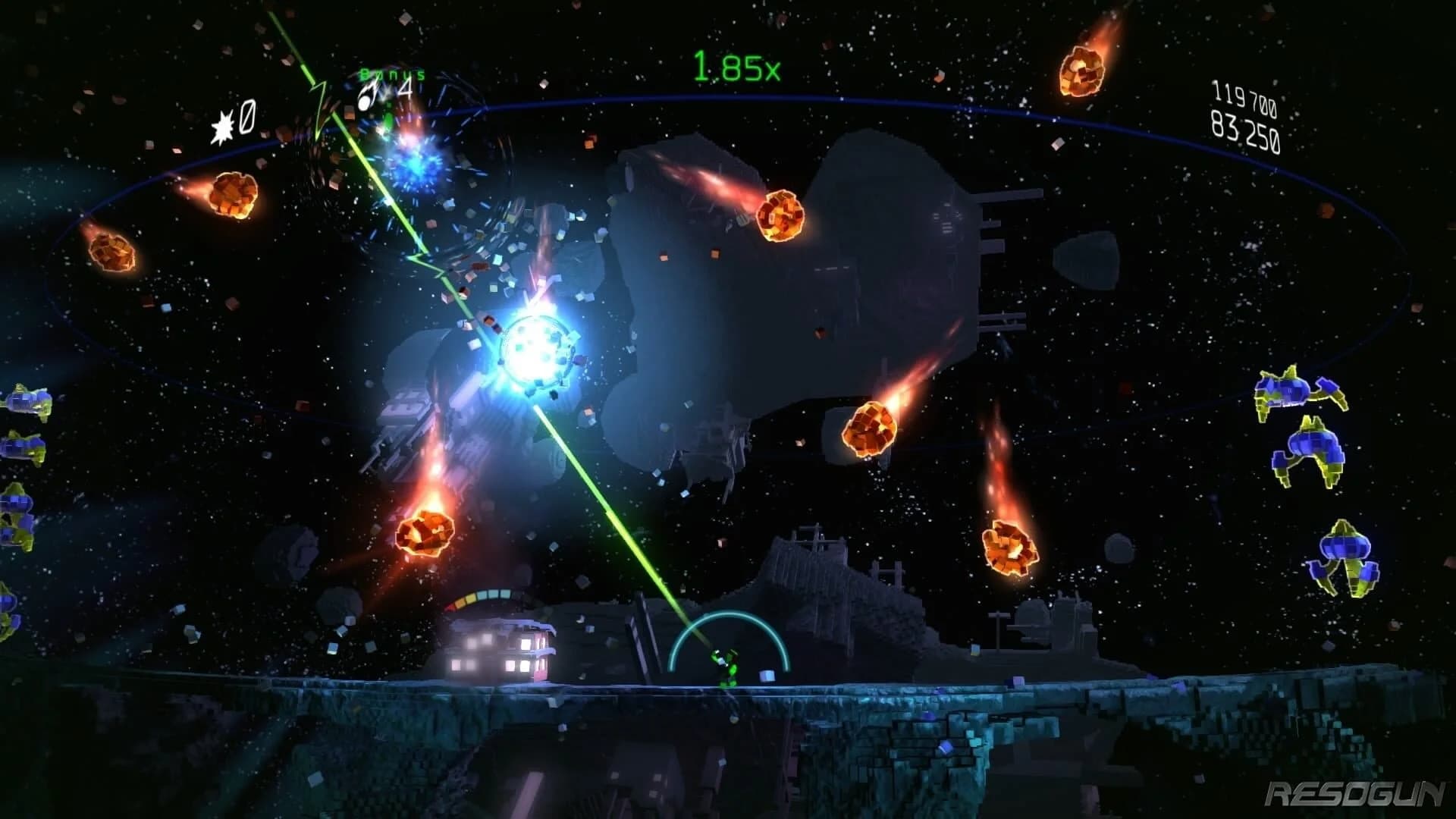Click the green Bonus label

click(391, 74)
